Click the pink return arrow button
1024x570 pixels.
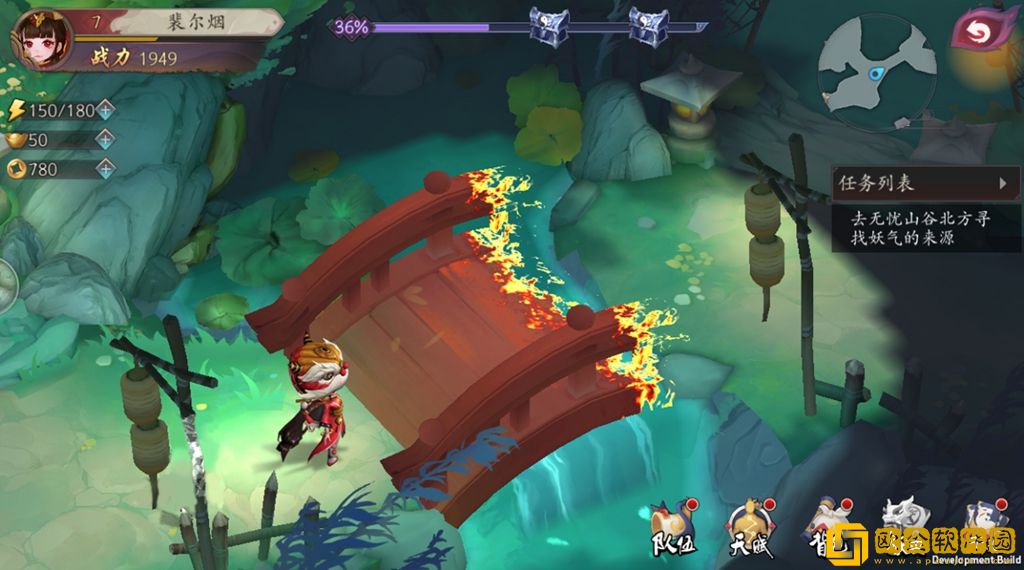(x=983, y=30)
